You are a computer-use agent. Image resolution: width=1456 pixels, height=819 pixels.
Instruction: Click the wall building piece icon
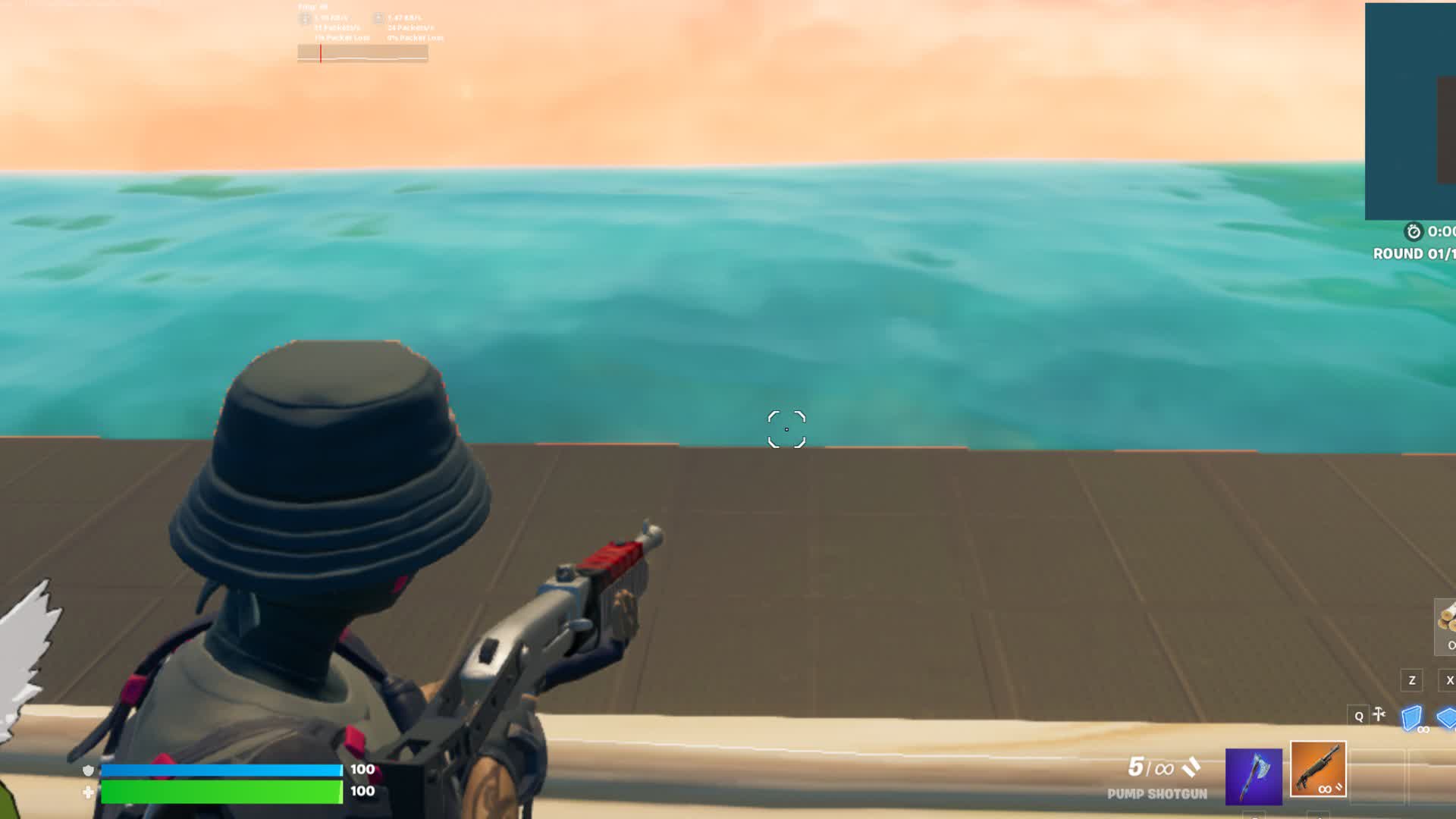tap(1412, 716)
